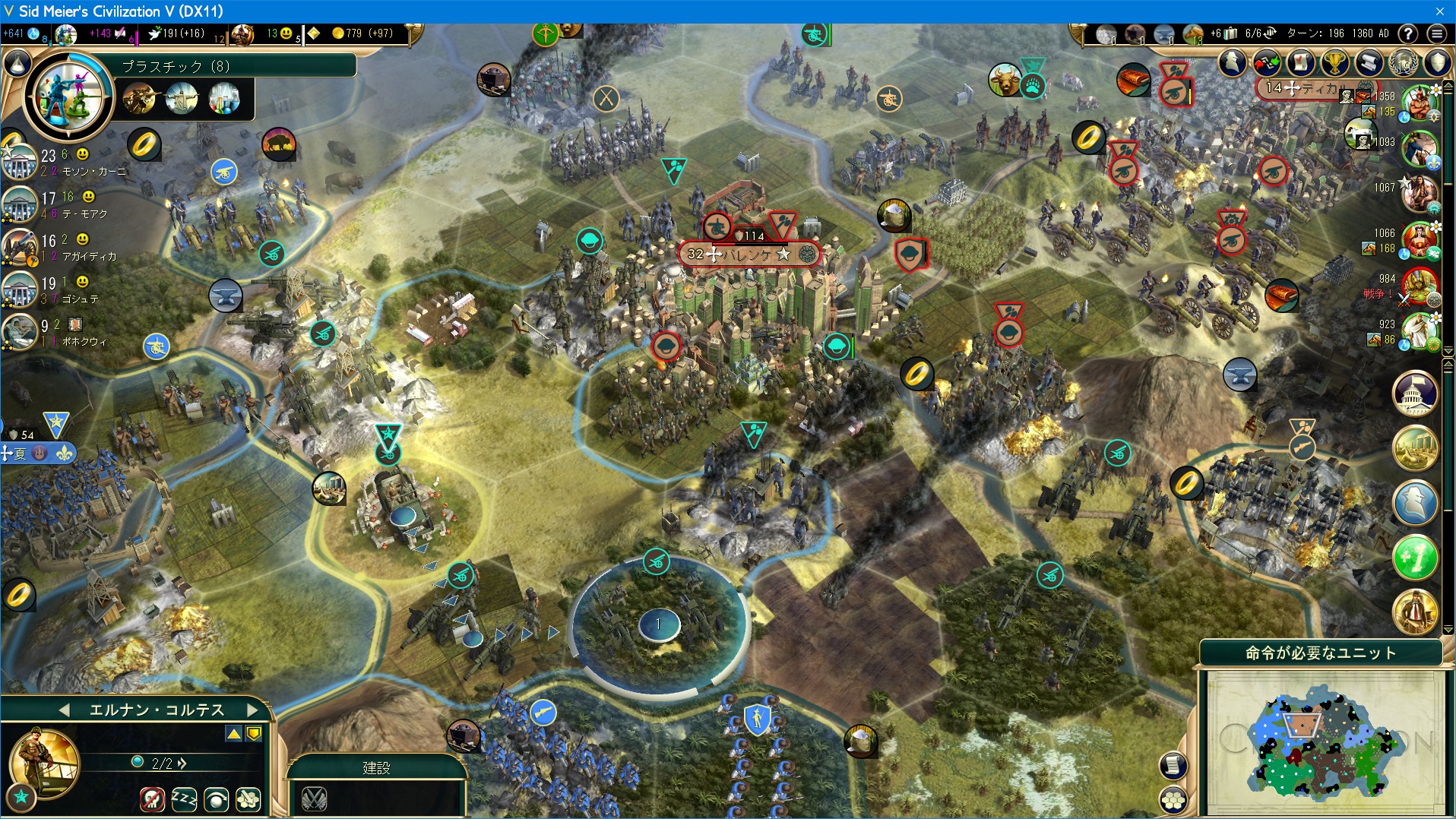Click the minimap

[x=1323, y=745]
